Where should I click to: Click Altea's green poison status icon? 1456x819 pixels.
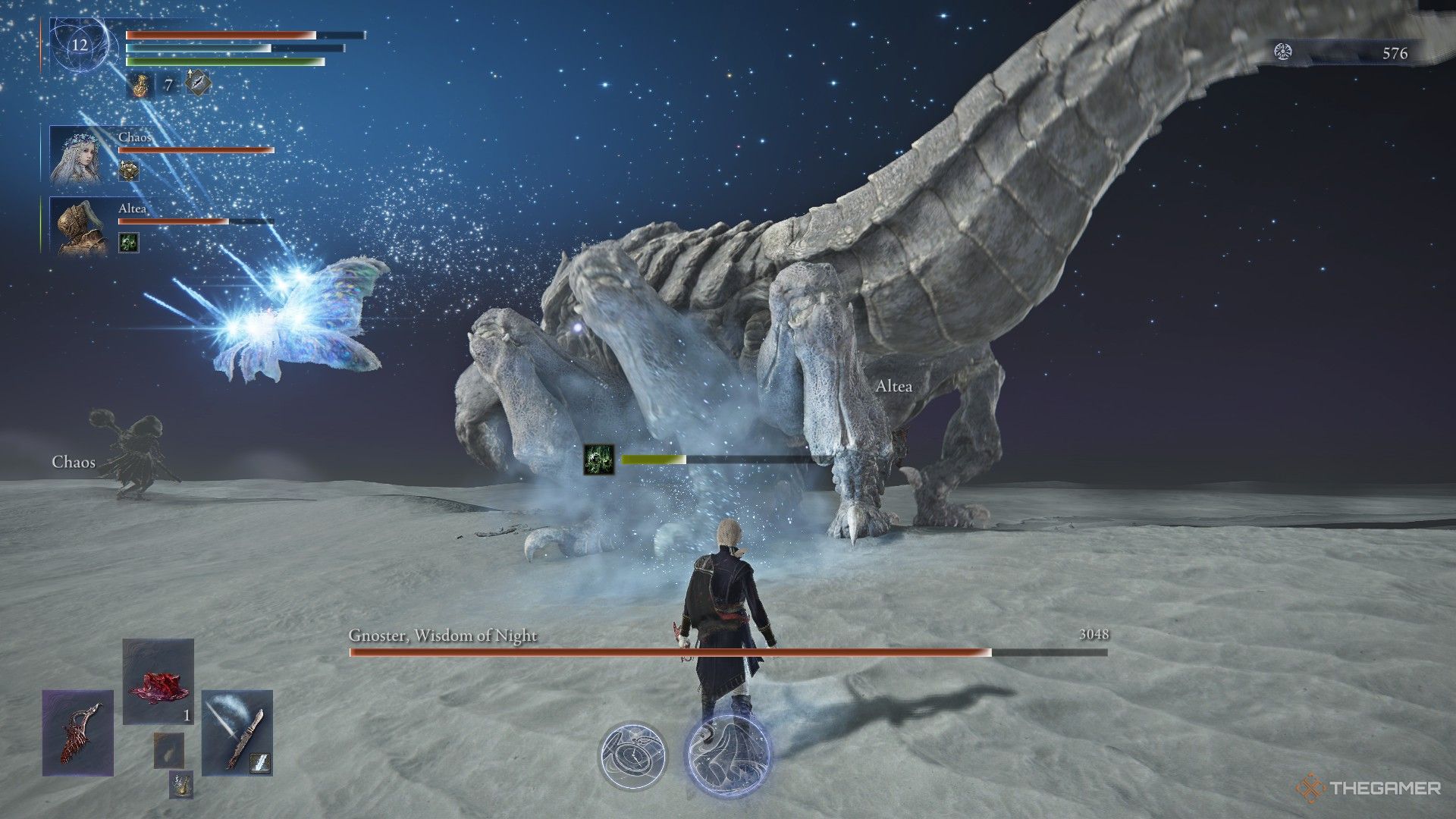point(129,242)
